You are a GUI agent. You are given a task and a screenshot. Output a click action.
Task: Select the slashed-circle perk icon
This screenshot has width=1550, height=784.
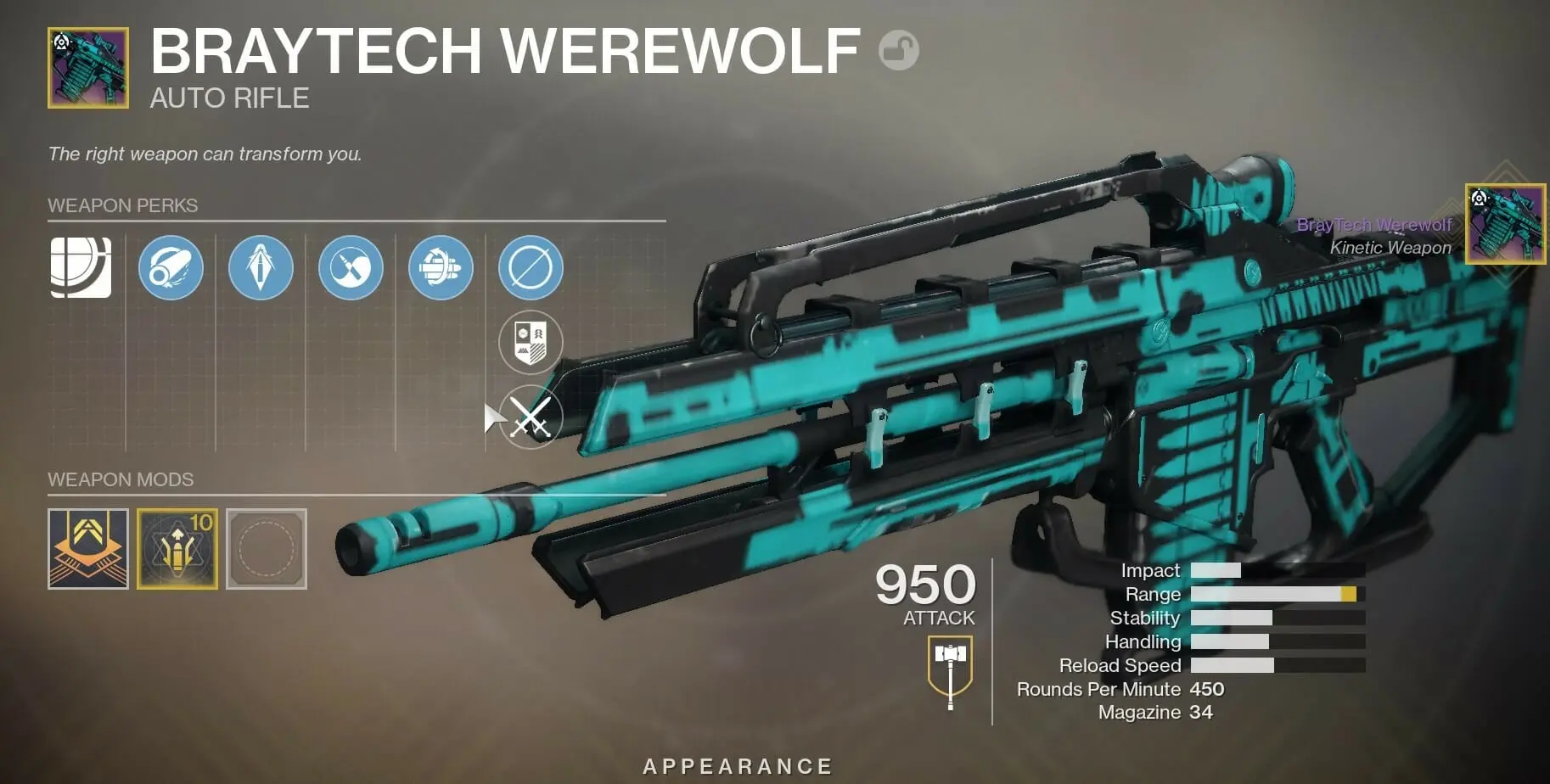(529, 266)
